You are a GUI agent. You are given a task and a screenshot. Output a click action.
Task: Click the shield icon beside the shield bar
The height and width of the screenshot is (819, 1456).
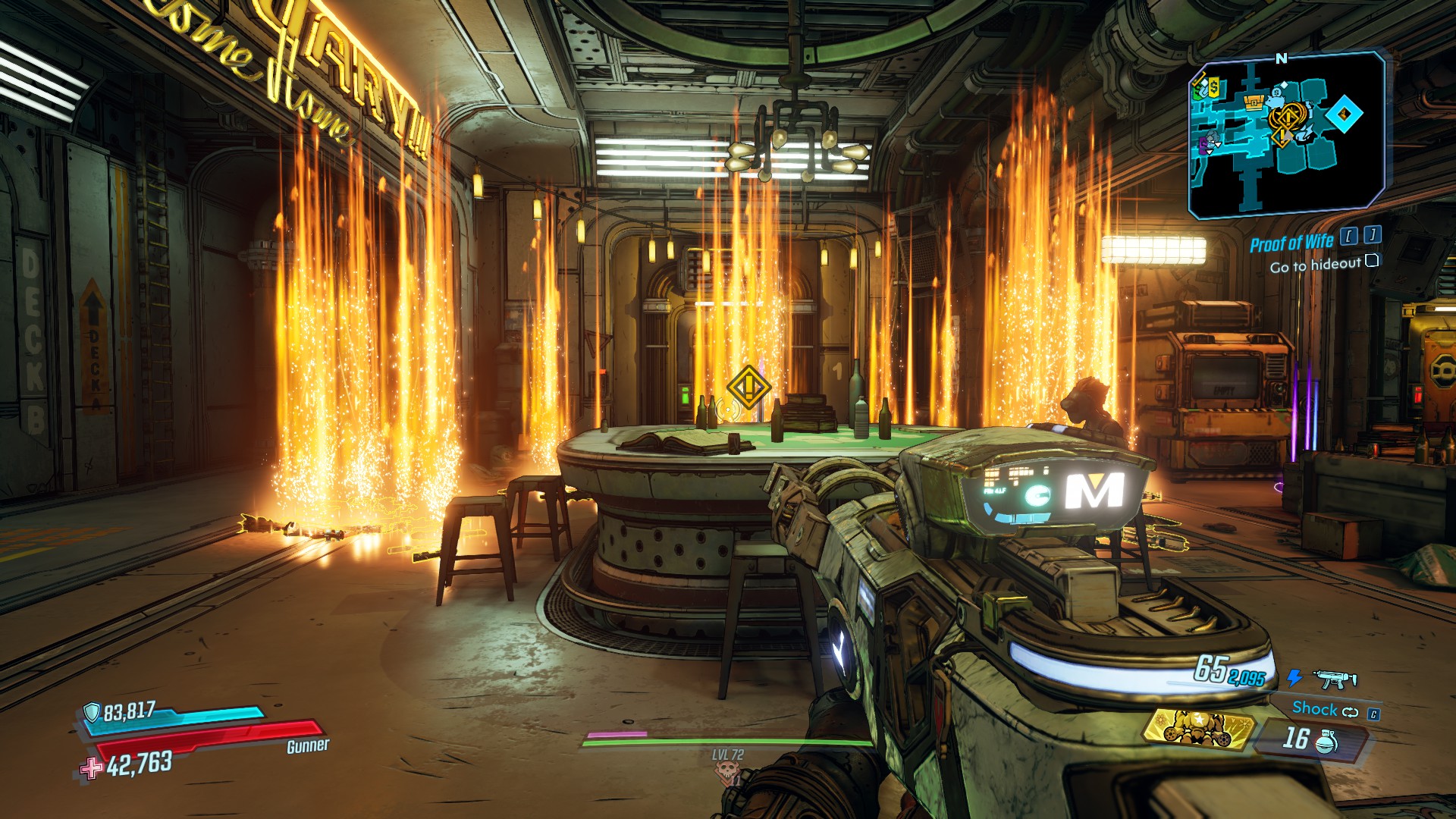[92, 712]
